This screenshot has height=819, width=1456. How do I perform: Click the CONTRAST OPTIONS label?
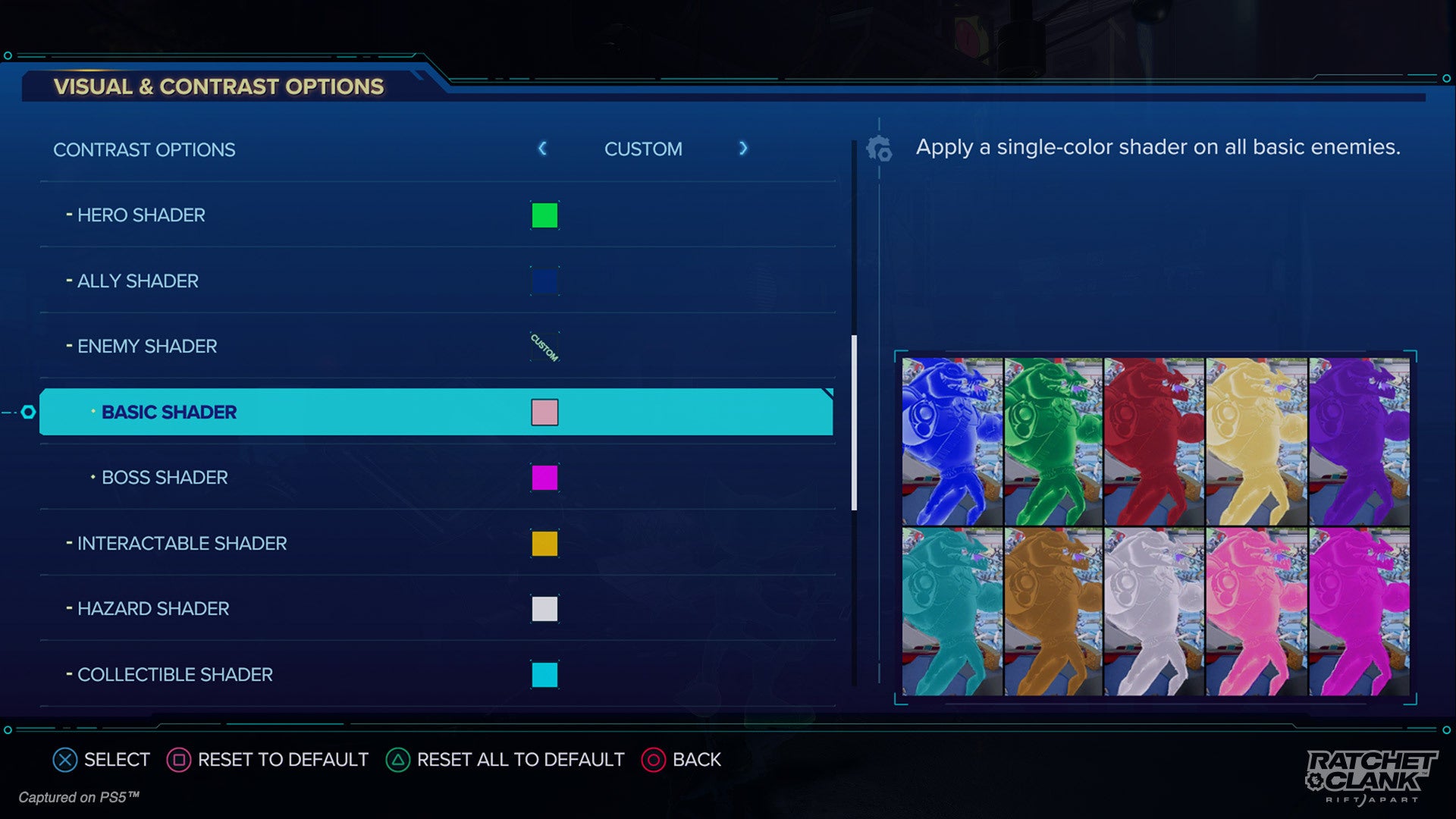pyautogui.click(x=144, y=149)
